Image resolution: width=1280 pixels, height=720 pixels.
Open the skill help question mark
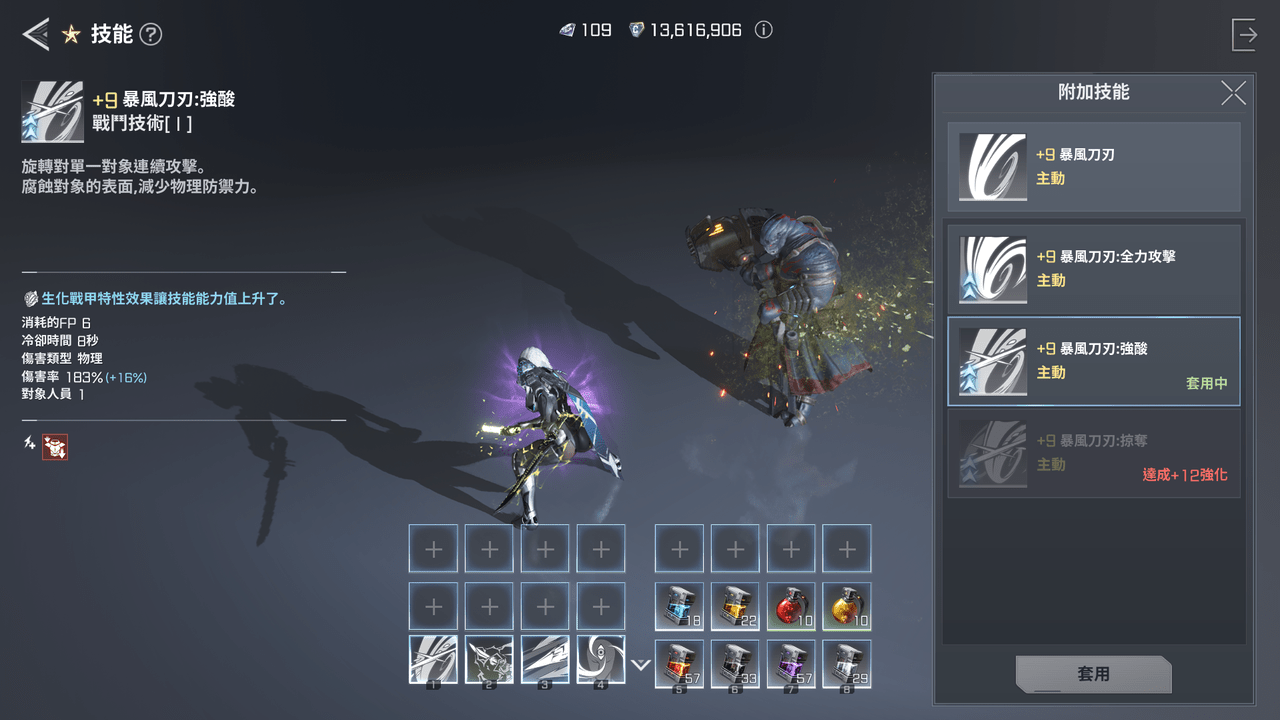(151, 35)
